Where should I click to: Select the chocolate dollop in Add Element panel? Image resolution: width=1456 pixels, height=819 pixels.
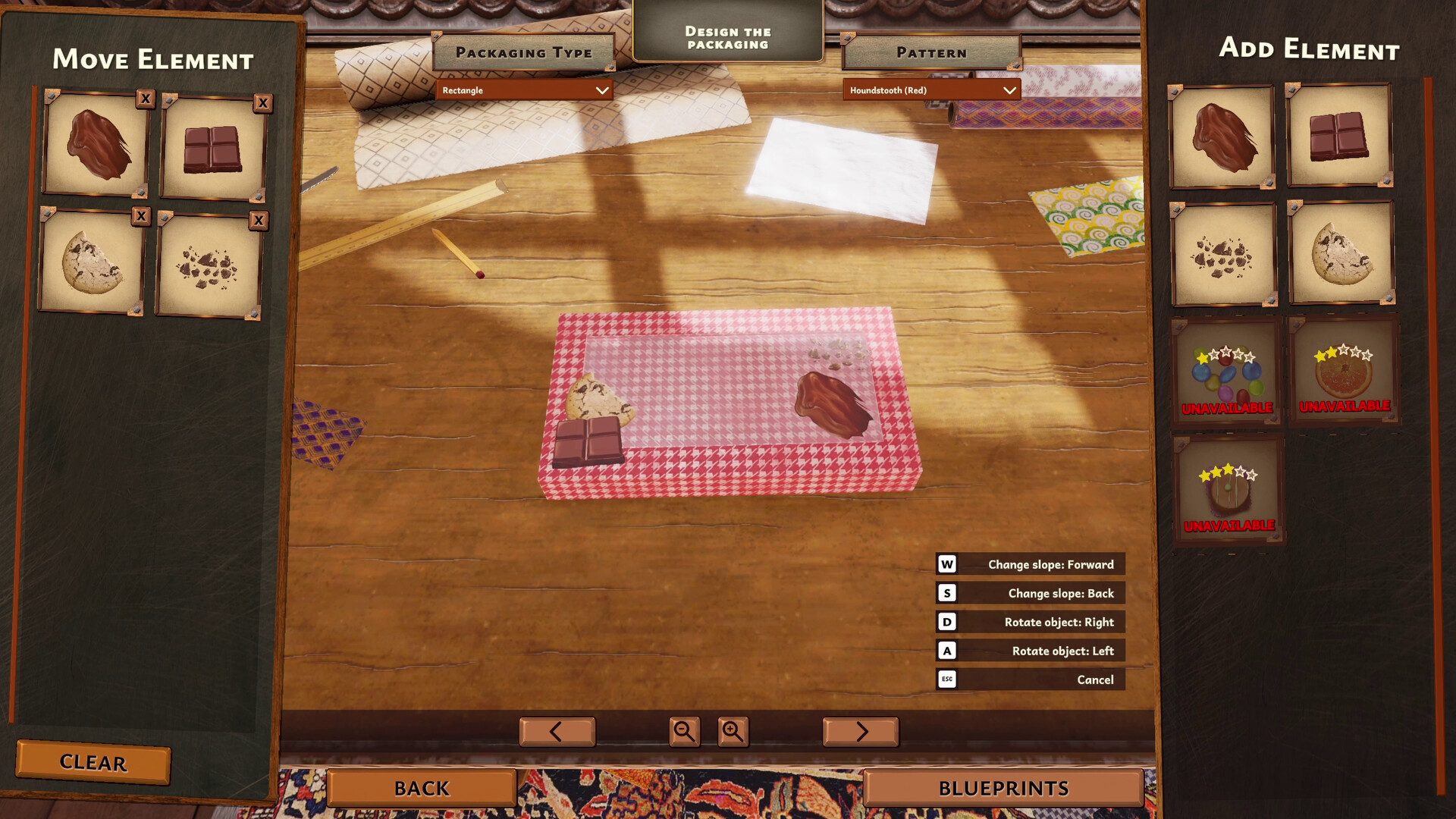1222,140
